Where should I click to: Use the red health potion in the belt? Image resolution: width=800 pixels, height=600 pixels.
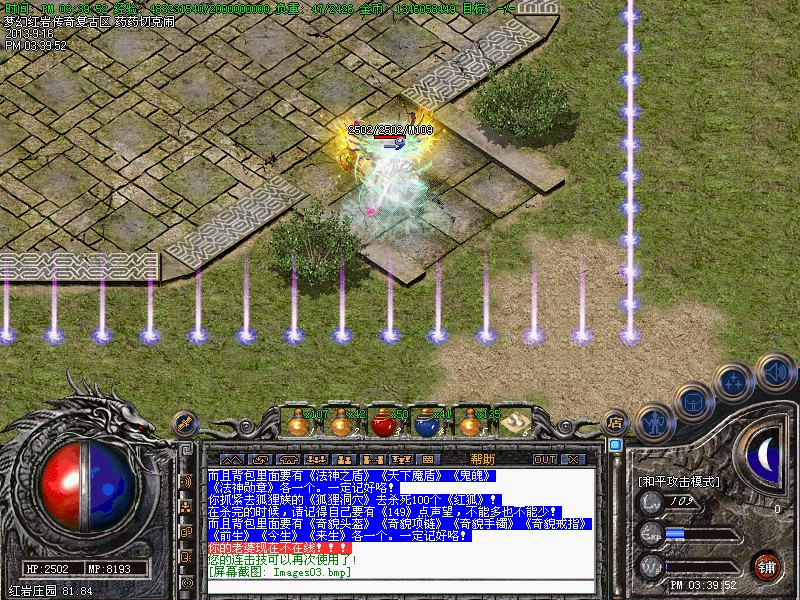[x=385, y=424]
